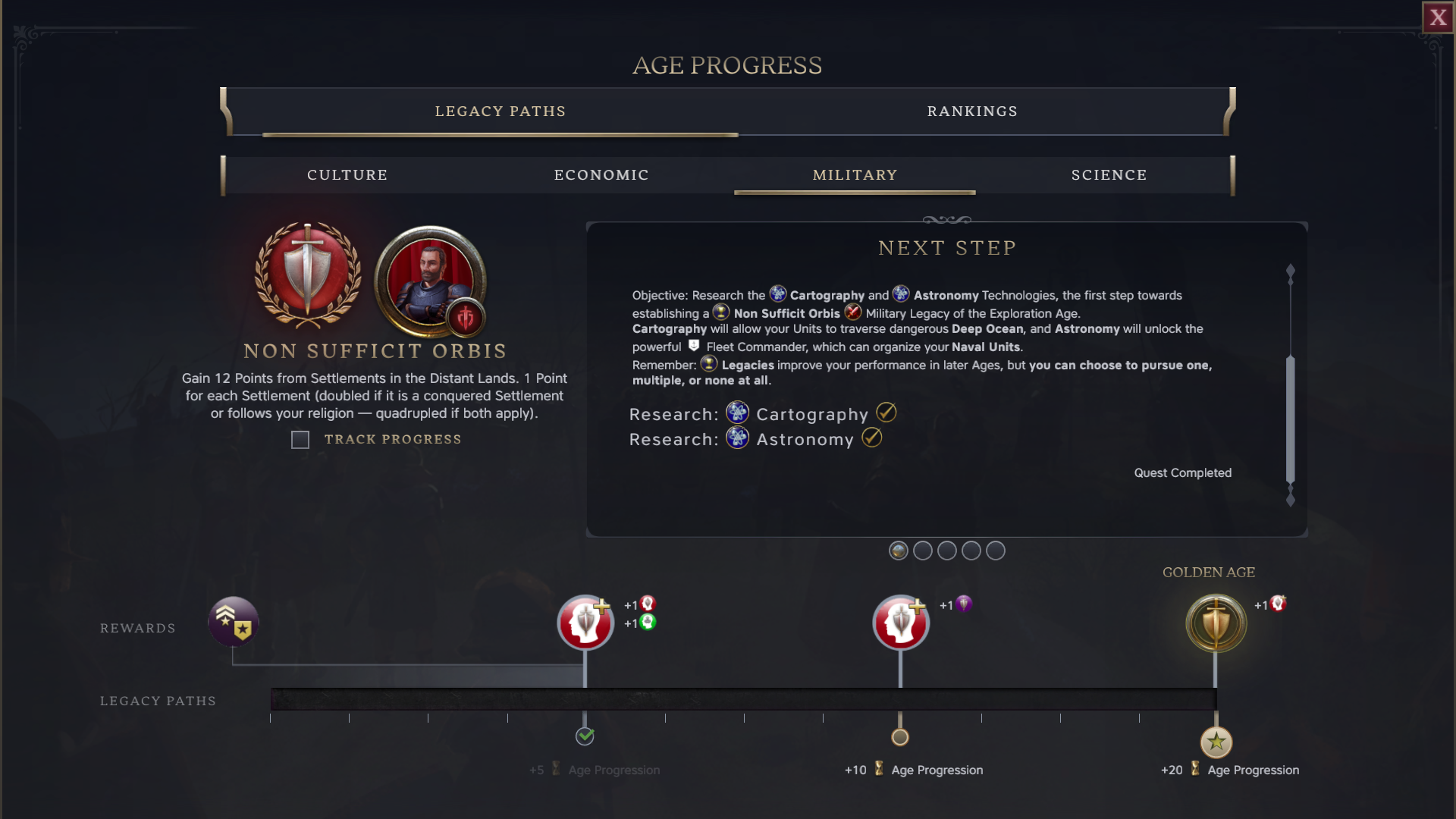Select the Economic legacy path
This screenshot has width=1456, height=819.
pos(601,175)
